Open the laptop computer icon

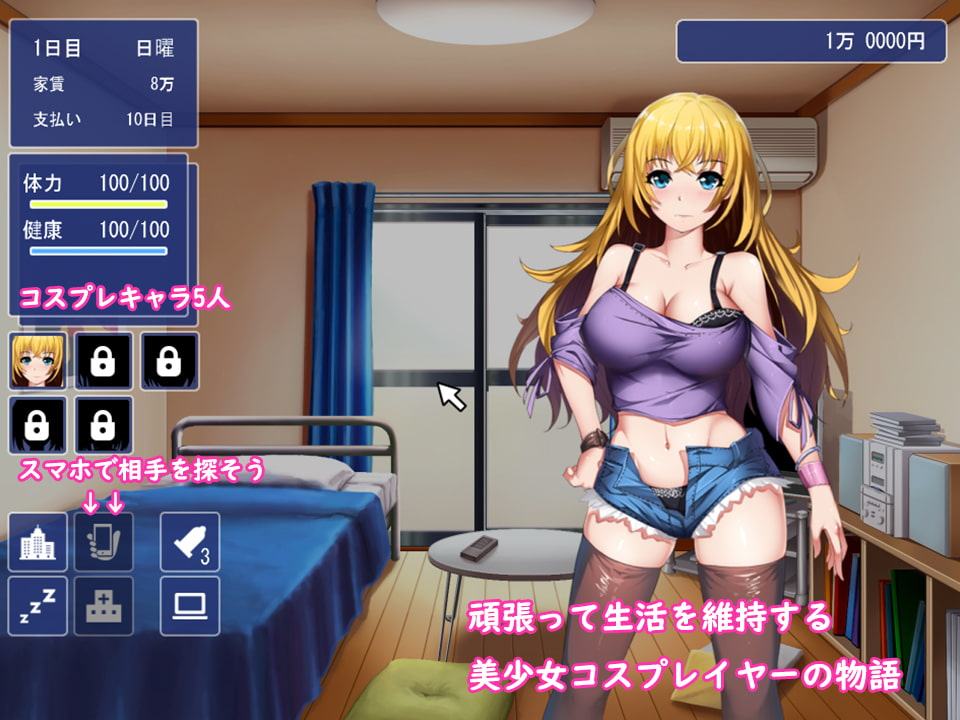190,605
